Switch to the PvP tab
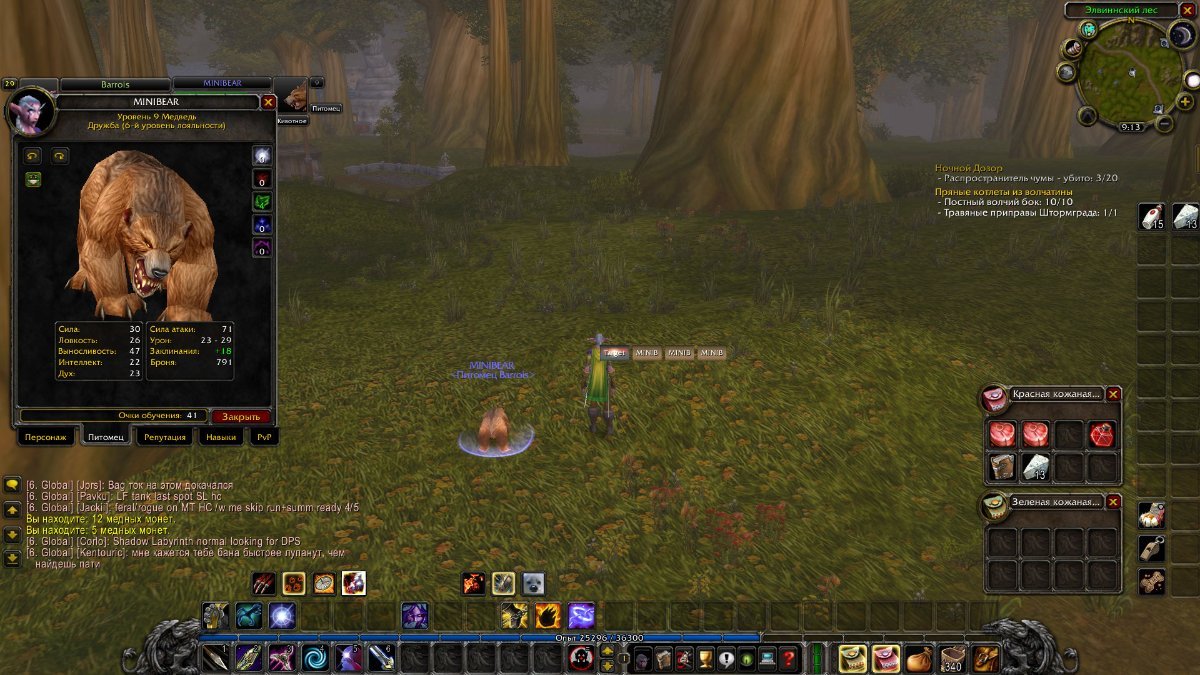 (263, 437)
